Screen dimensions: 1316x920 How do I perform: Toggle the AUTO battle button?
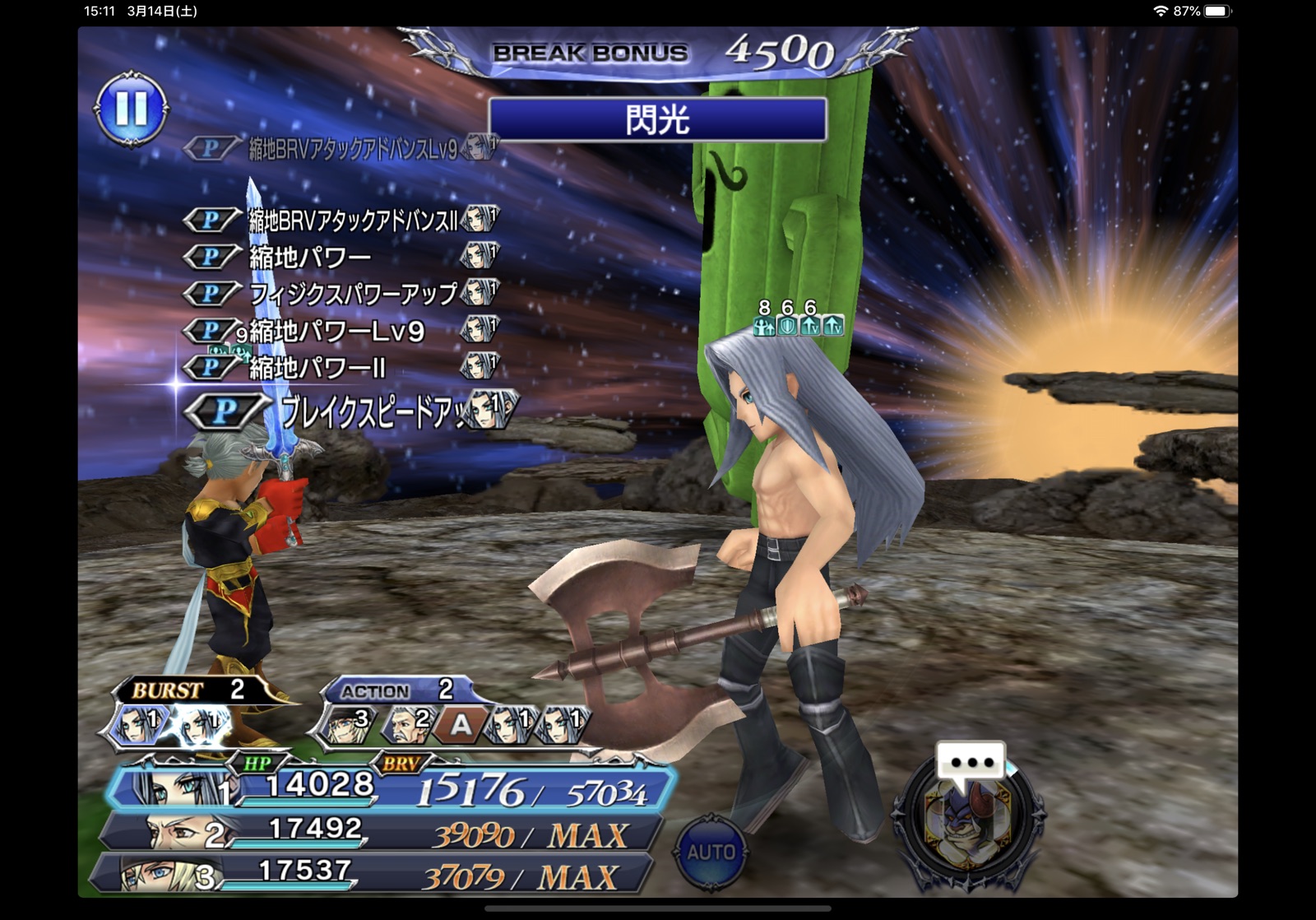pos(711,852)
